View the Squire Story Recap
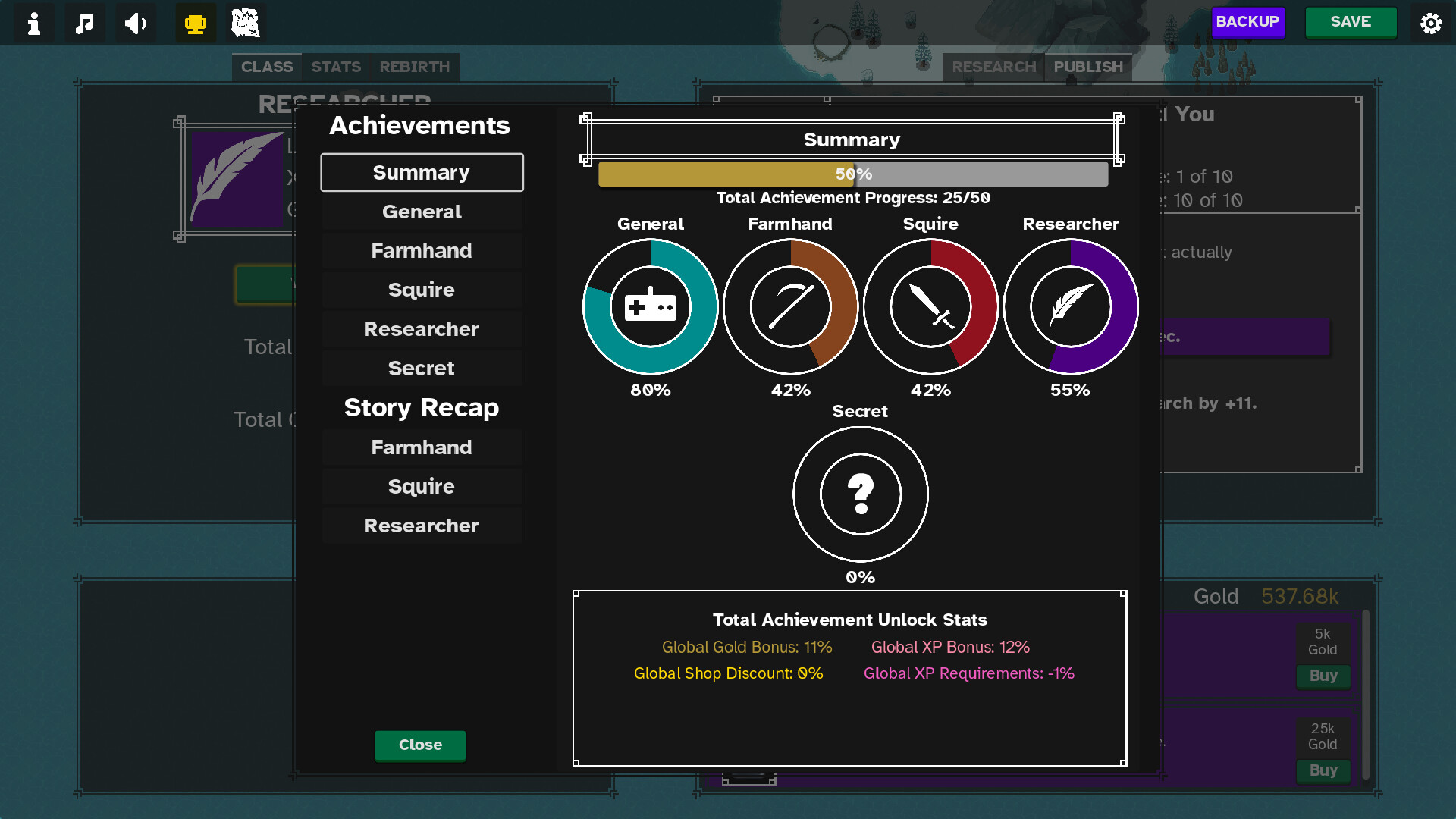 point(422,486)
